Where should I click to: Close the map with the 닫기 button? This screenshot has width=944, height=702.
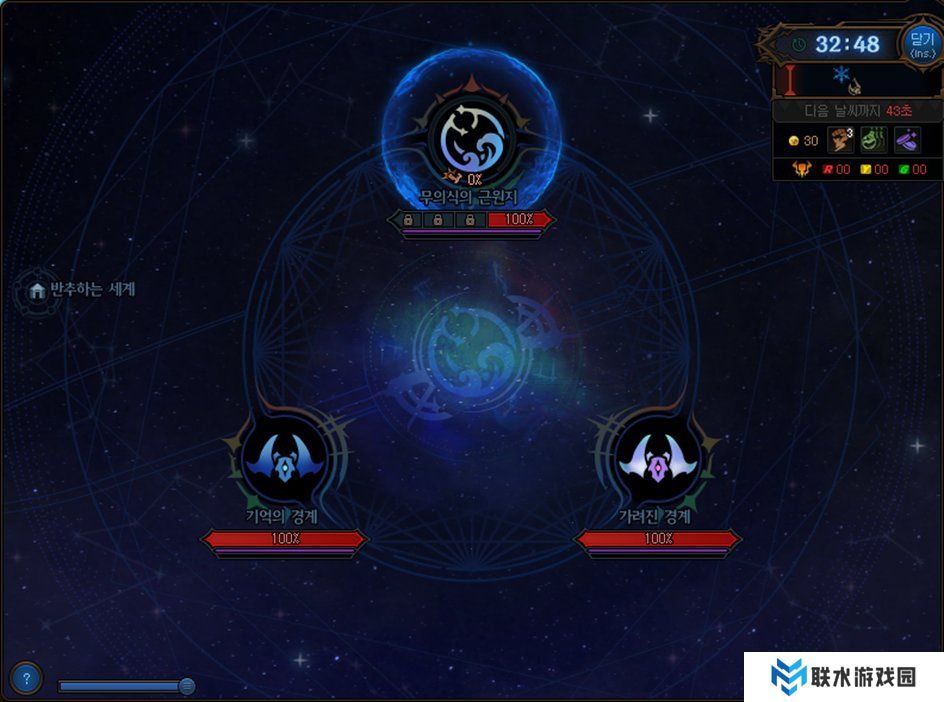[921, 43]
